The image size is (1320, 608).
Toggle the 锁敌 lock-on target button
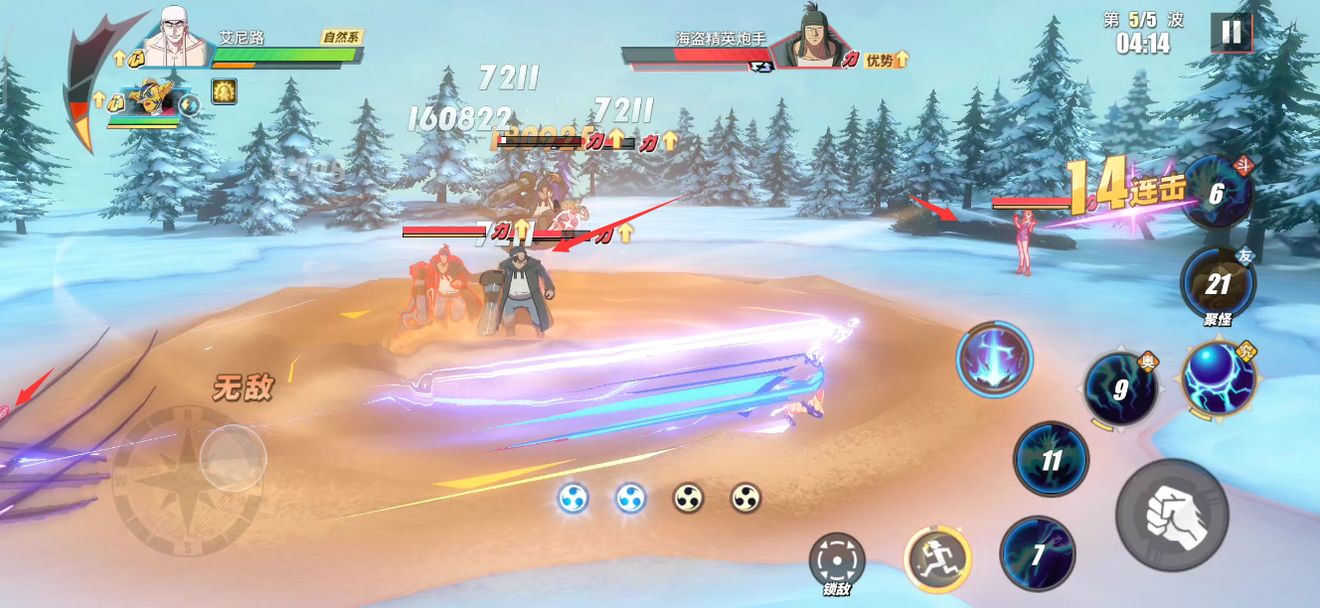pos(837,560)
